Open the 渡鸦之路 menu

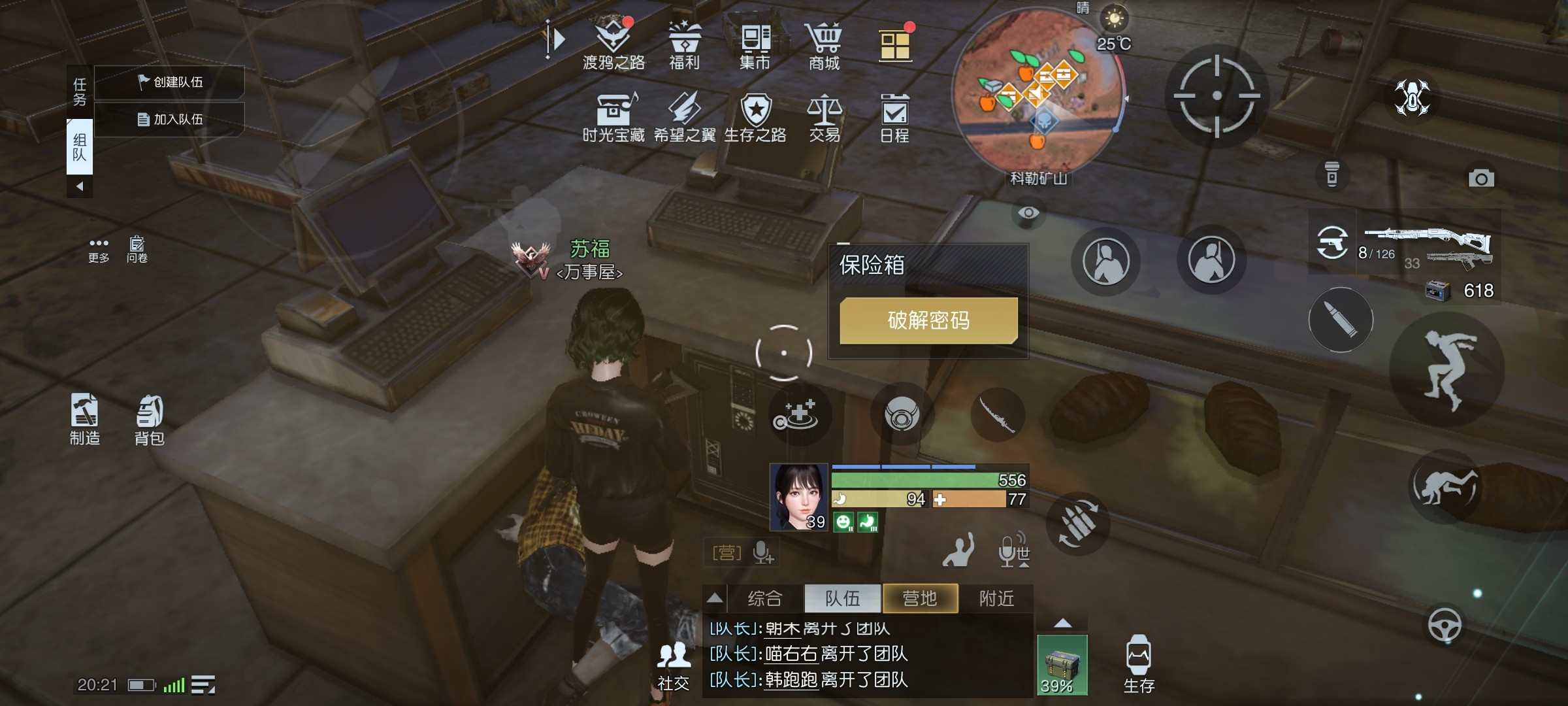tap(613, 43)
